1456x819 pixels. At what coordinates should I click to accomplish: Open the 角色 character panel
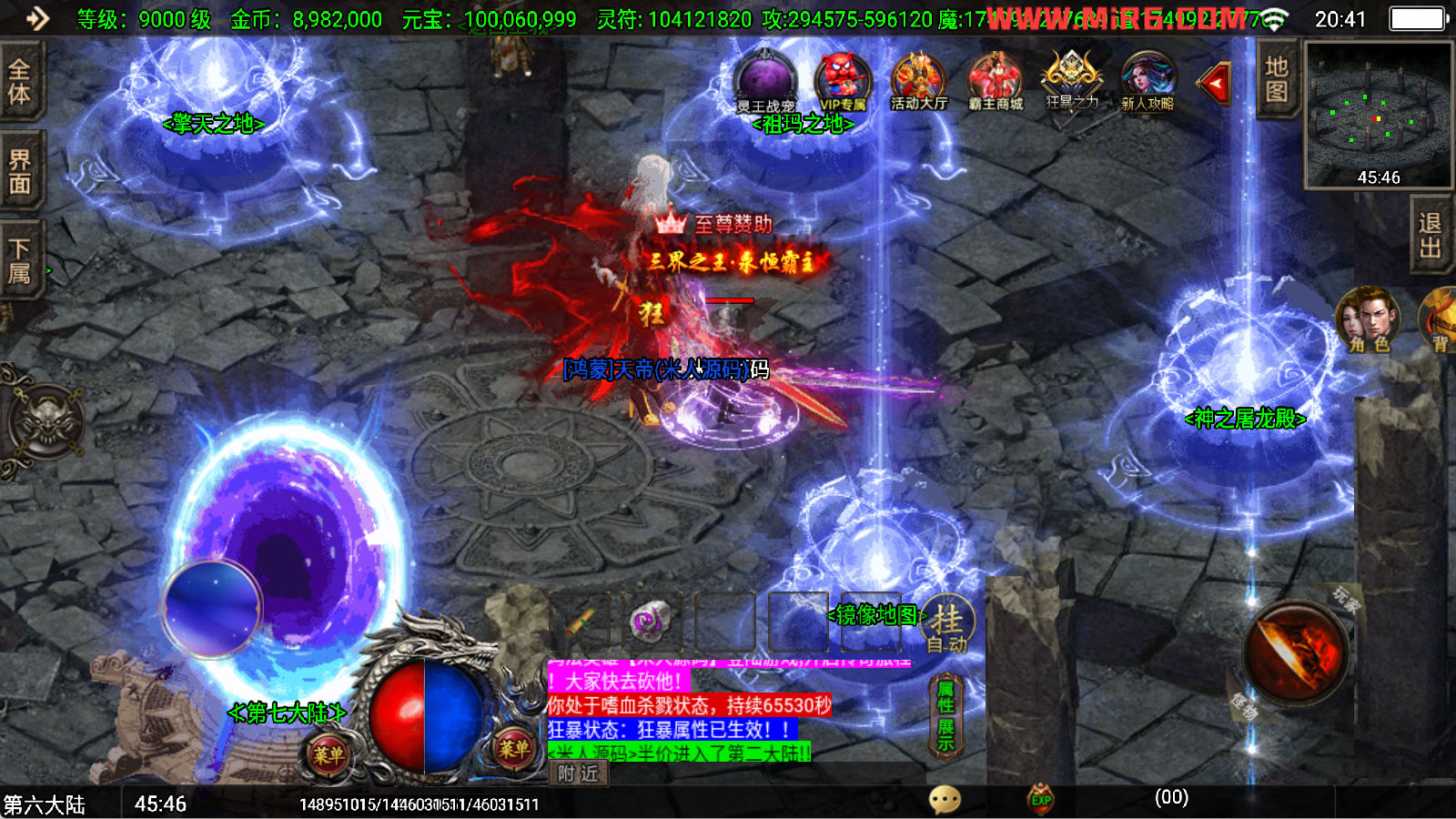(1368, 319)
